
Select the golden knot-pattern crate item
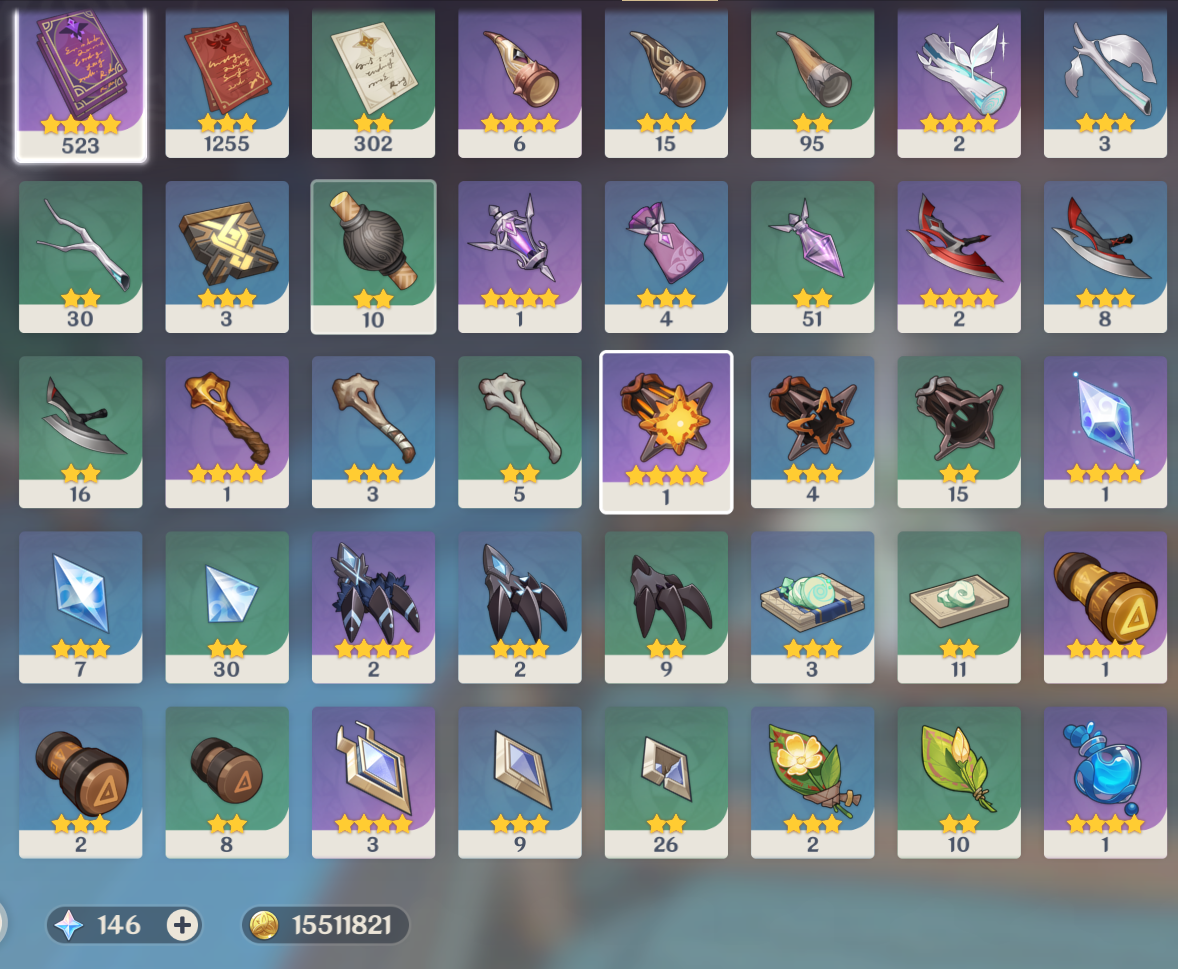[x=227, y=255]
